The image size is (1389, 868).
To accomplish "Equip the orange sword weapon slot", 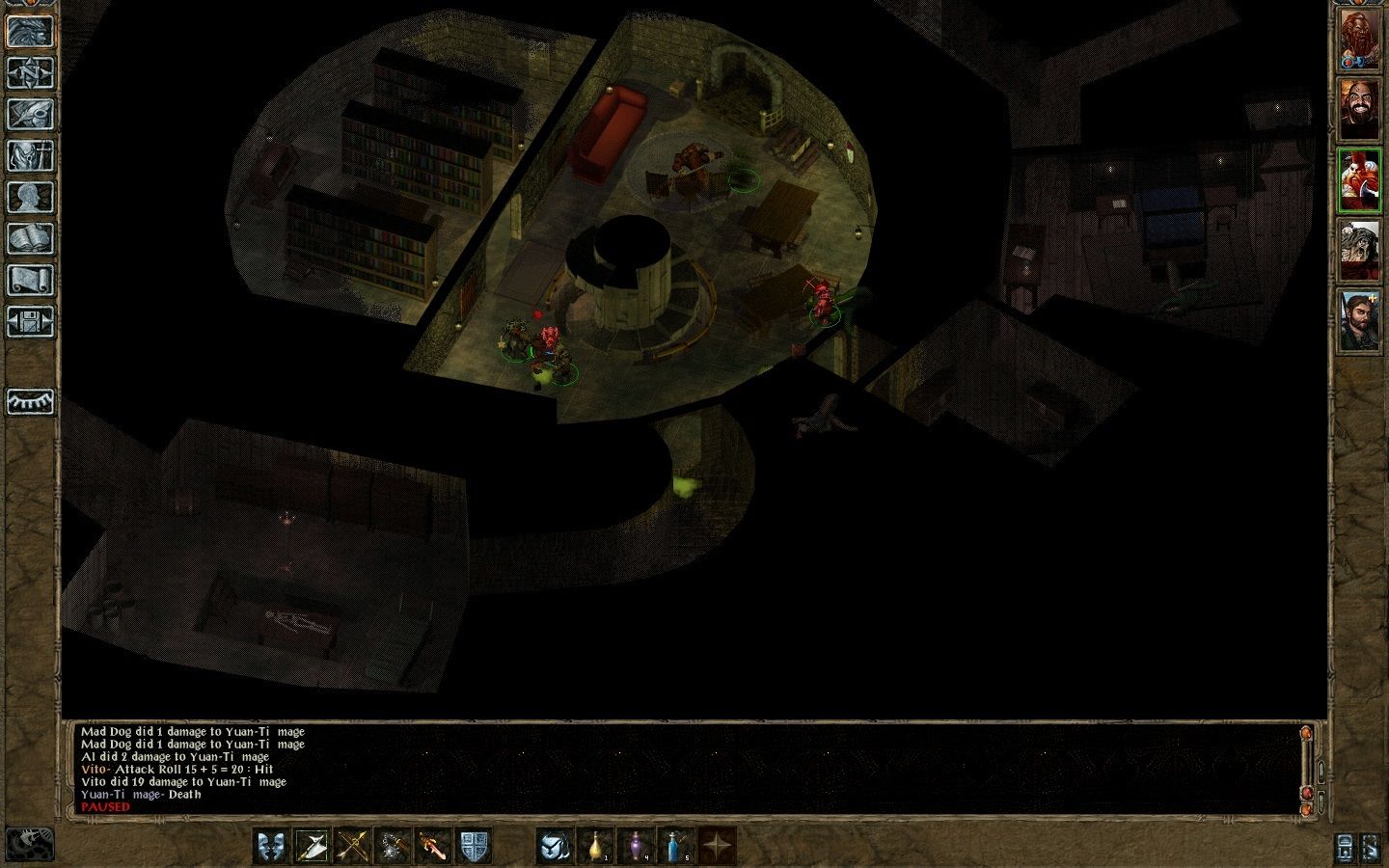I will pyautogui.click(x=434, y=846).
